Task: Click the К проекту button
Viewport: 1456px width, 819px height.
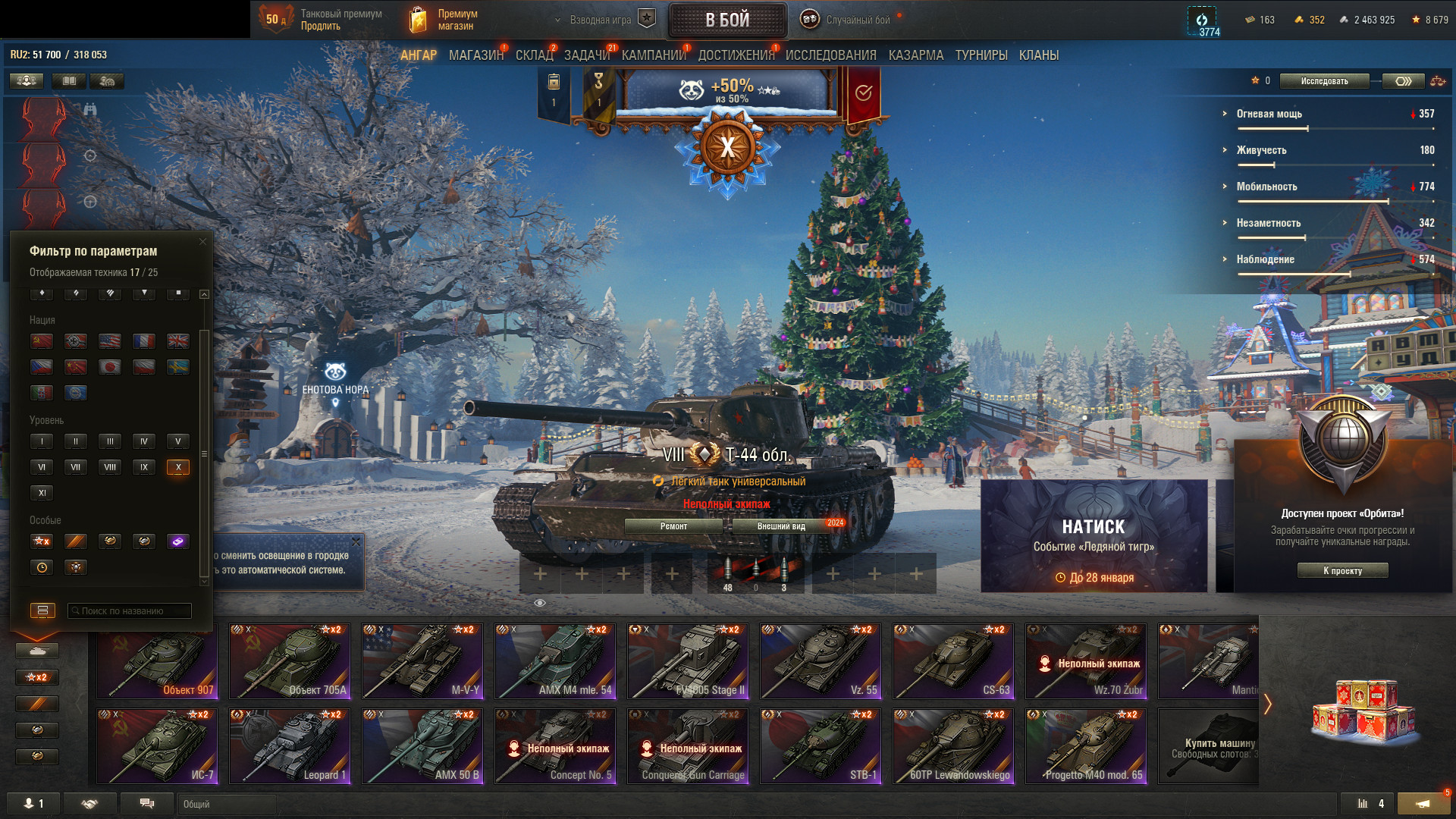Action: click(x=1342, y=570)
